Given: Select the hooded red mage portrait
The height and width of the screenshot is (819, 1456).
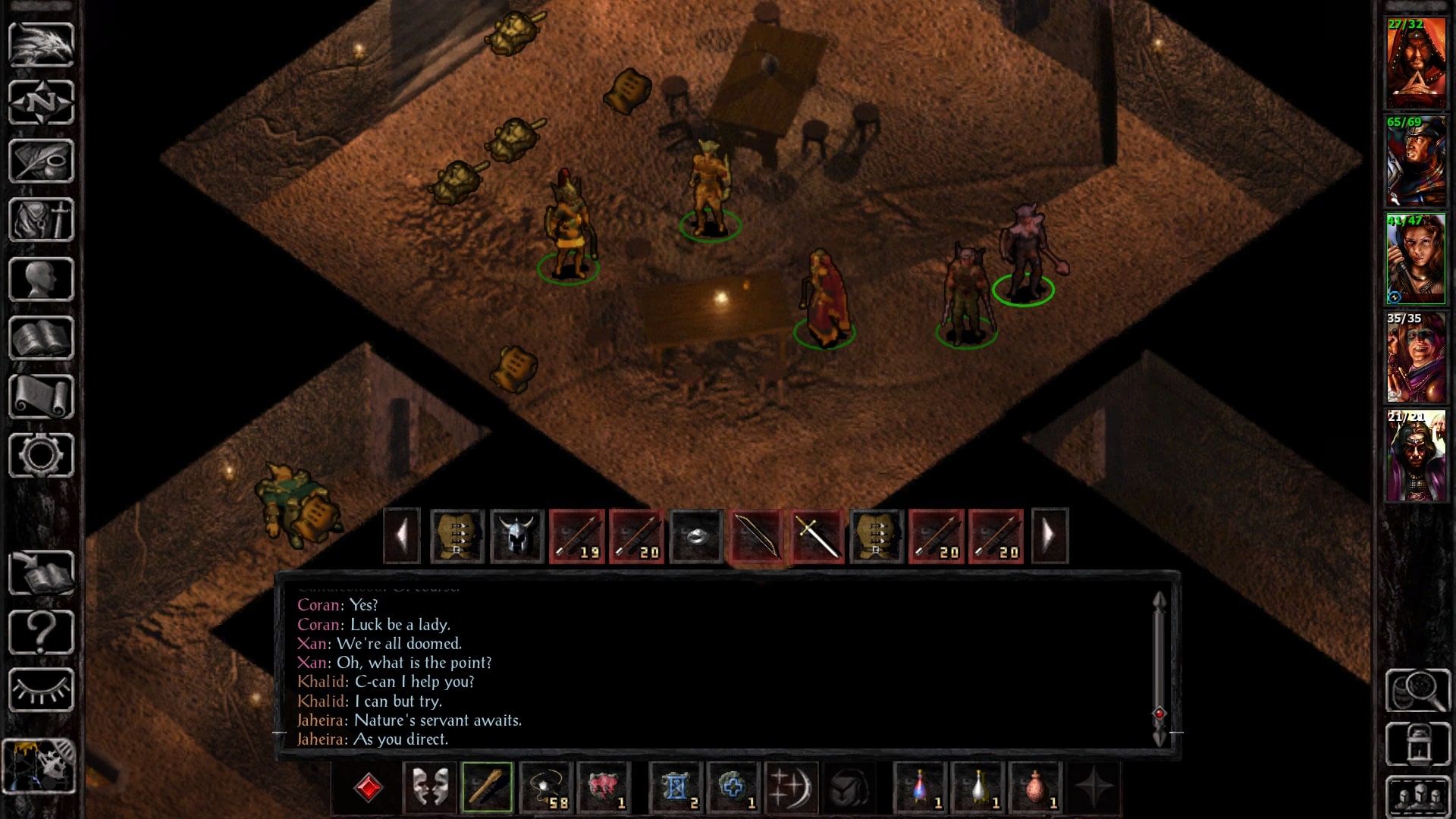Looking at the screenshot, I should 1416,64.
